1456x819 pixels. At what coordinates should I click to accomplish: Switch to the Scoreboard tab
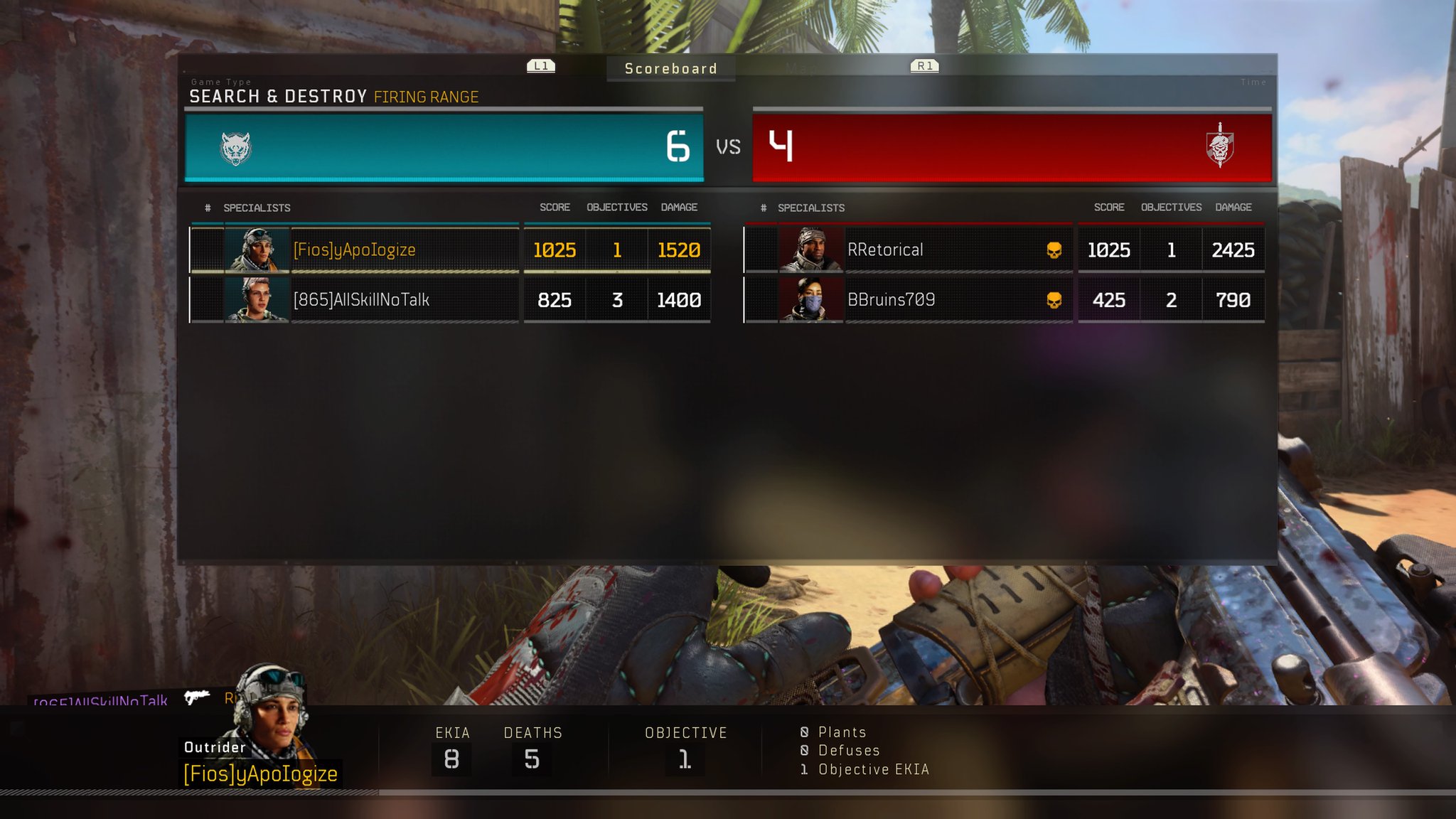click(x=670, y=68)
